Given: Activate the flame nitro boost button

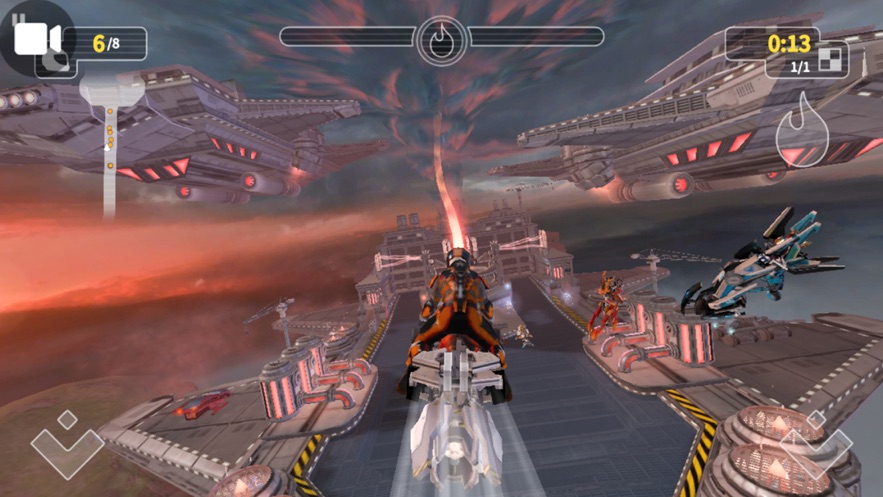Looking at the screenshot, I should point(803,130).
